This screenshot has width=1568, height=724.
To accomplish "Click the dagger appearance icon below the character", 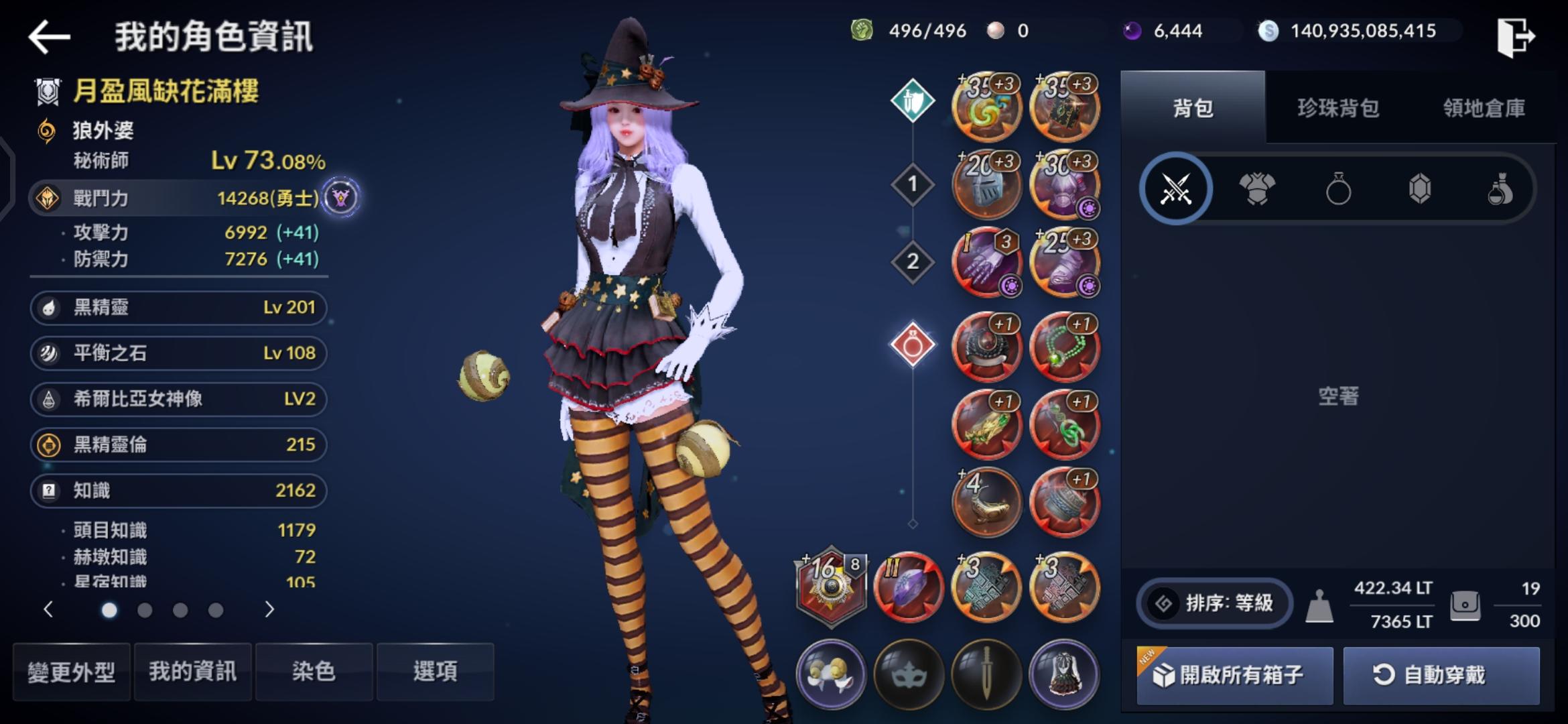I will pos(987,675).
